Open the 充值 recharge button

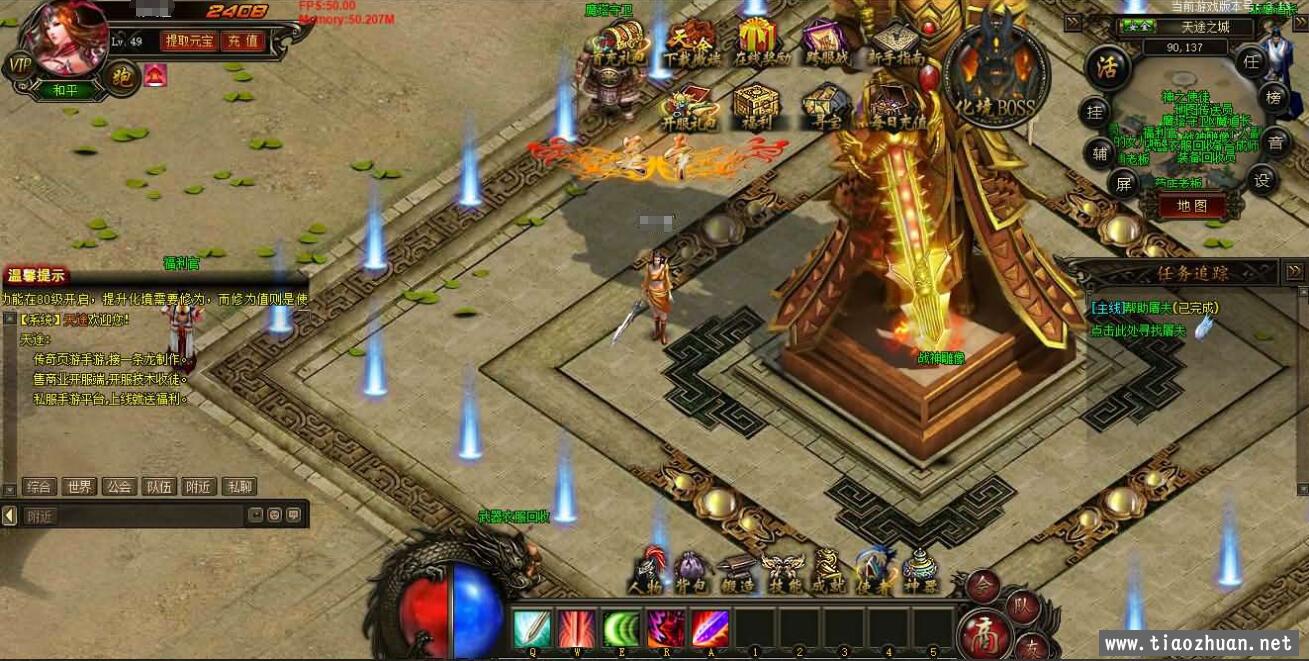click(x=242, y=41)
